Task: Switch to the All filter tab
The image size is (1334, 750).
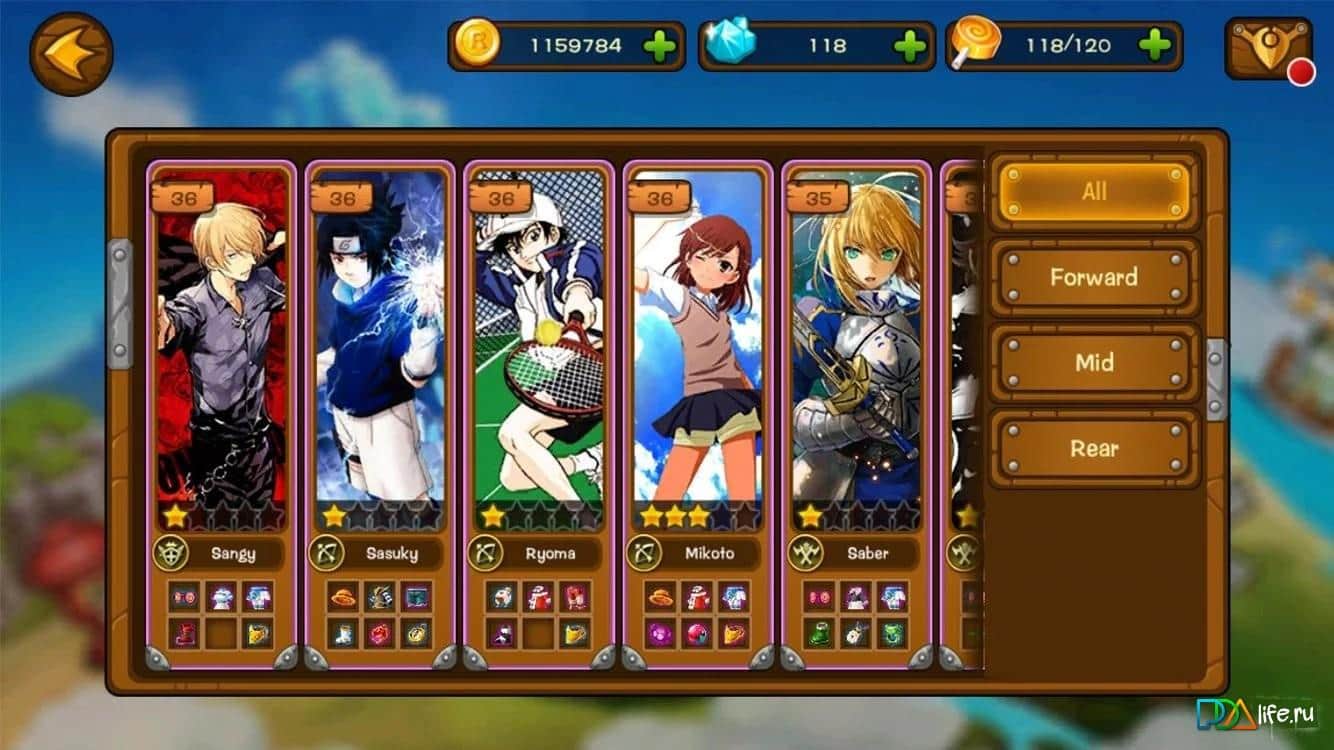Action: (x=1094, y=190)
